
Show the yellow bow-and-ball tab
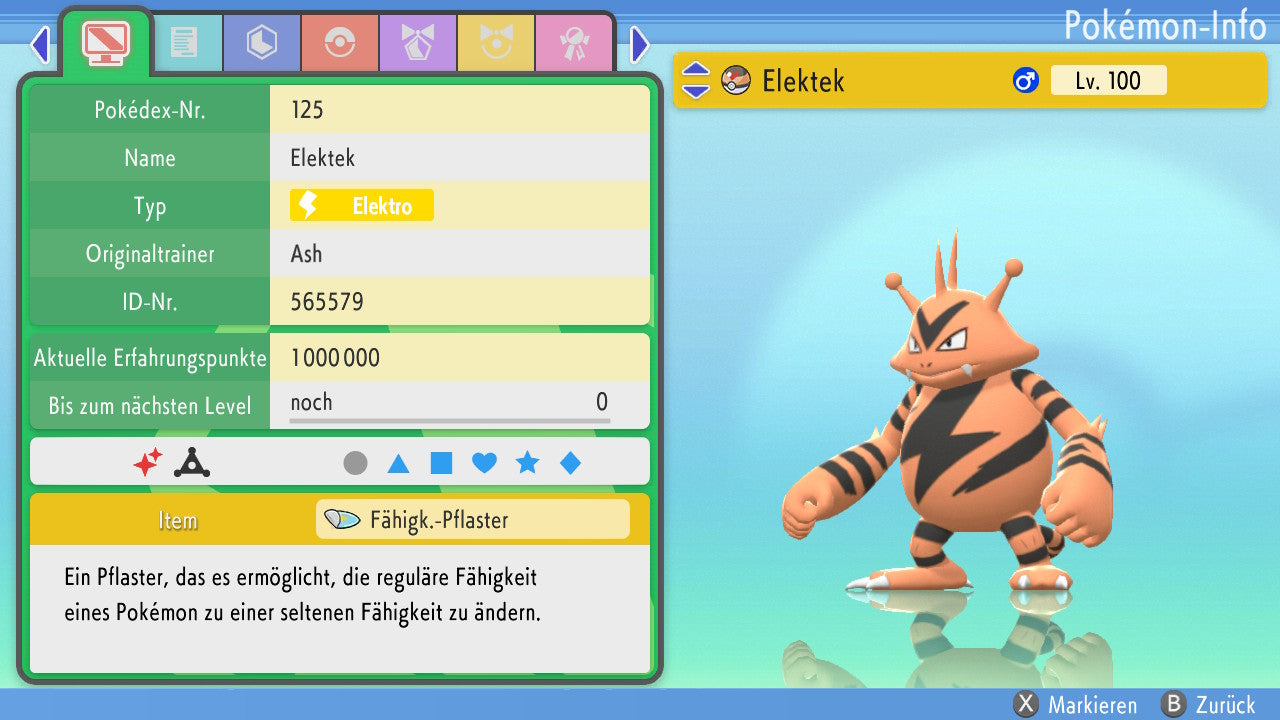coord(496,43)
